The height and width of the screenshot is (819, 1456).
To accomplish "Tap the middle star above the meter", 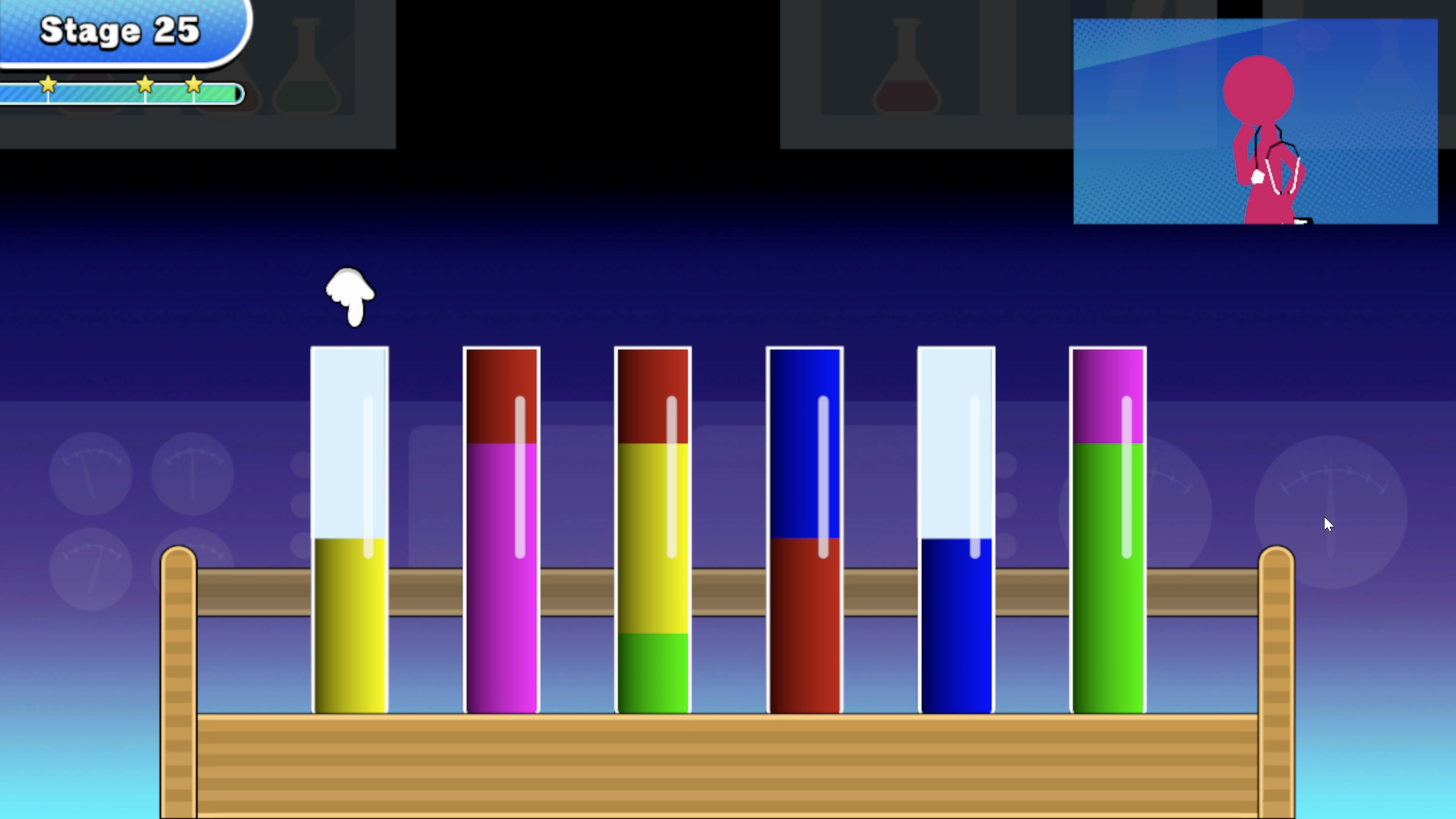I will point(146,85).
